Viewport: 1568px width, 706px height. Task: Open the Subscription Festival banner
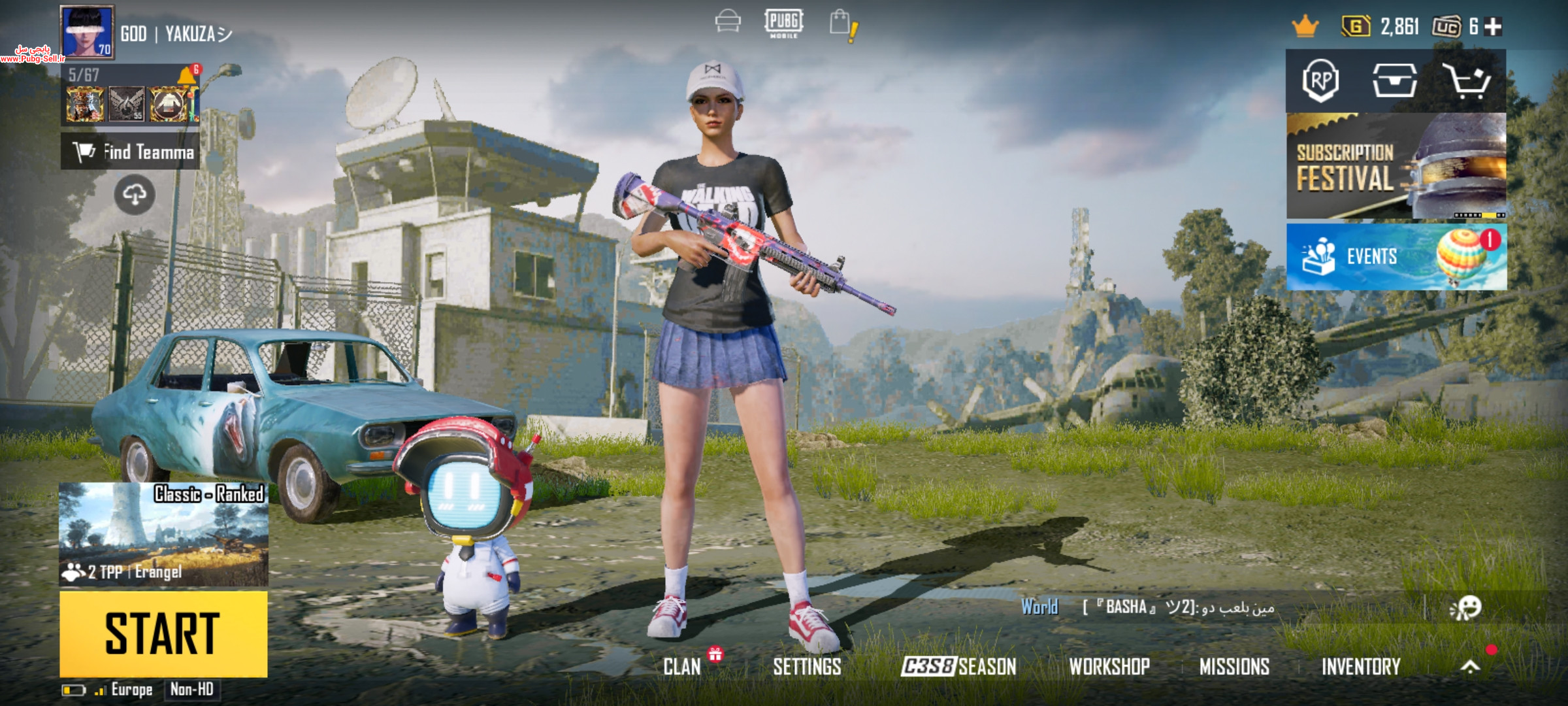coord(1396,166)
